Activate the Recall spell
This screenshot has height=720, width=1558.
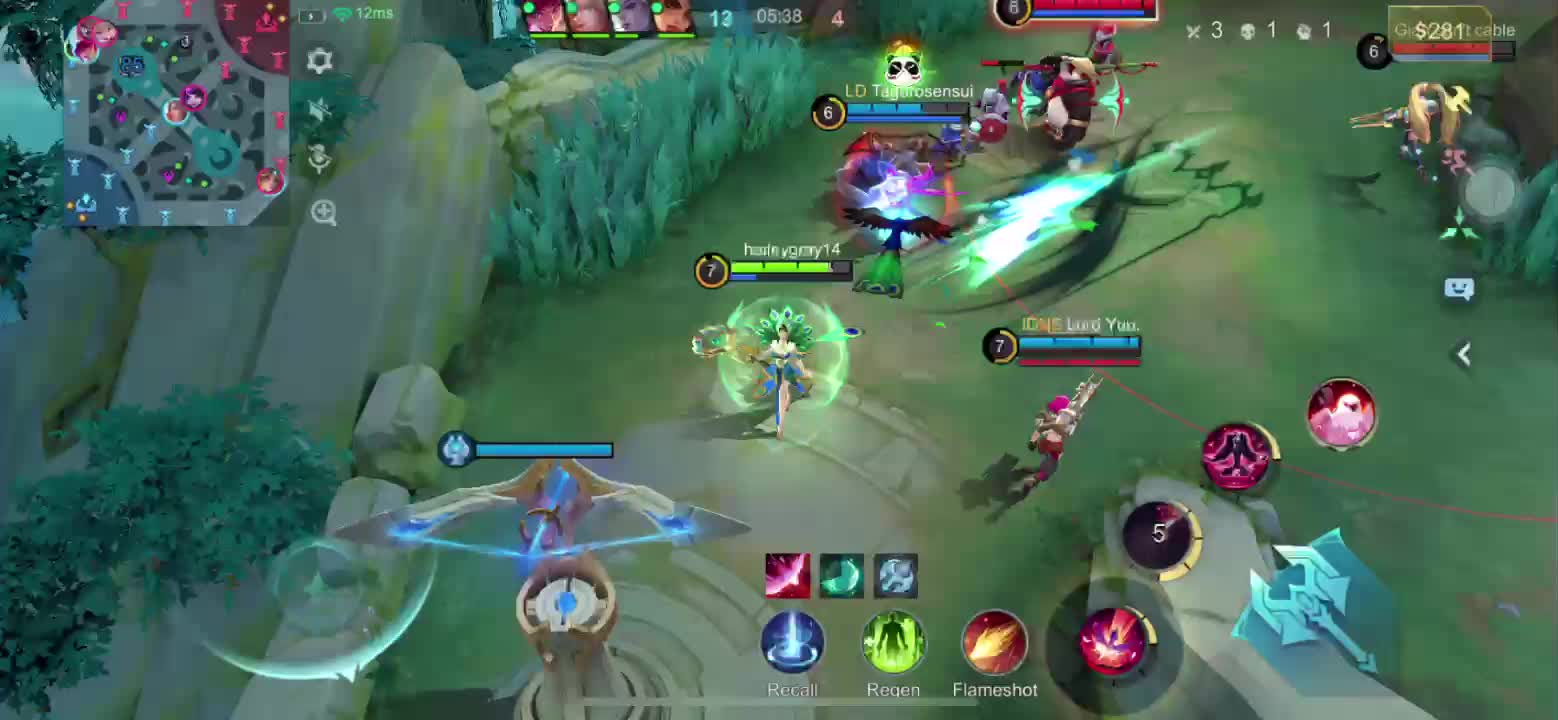[792, 643]
